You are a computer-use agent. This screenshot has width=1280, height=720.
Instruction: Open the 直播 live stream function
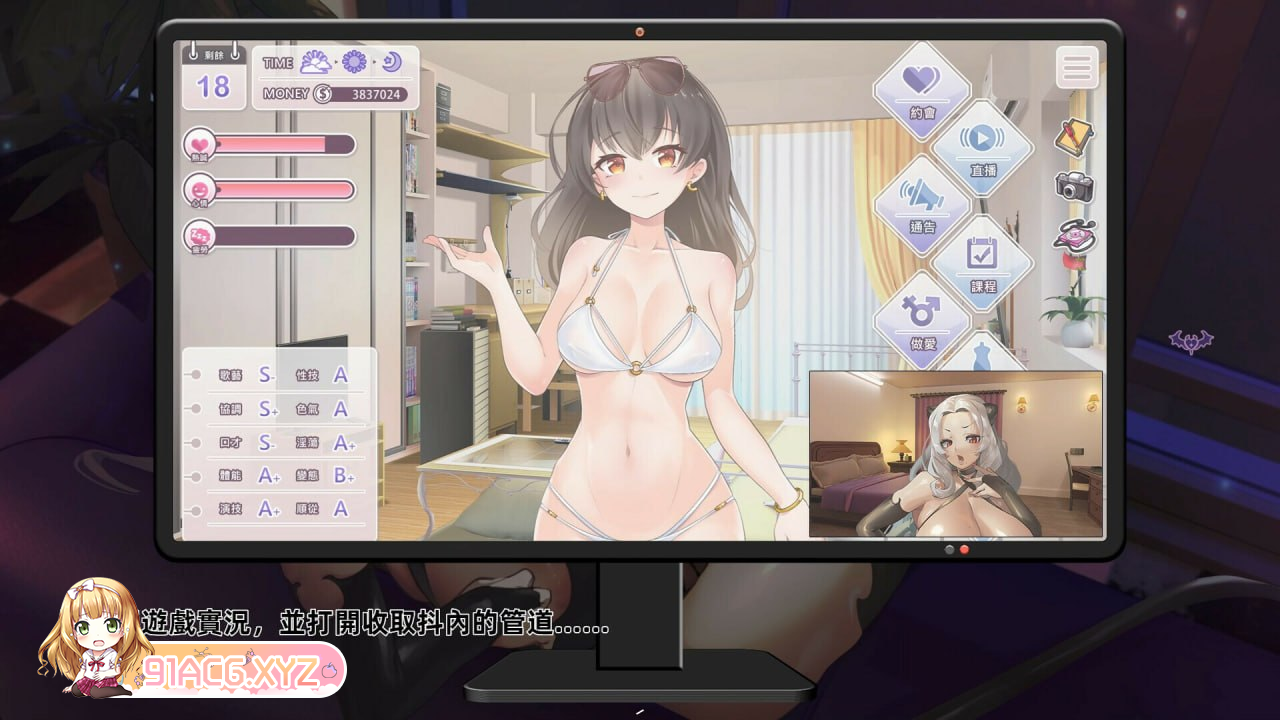[986, 150]
